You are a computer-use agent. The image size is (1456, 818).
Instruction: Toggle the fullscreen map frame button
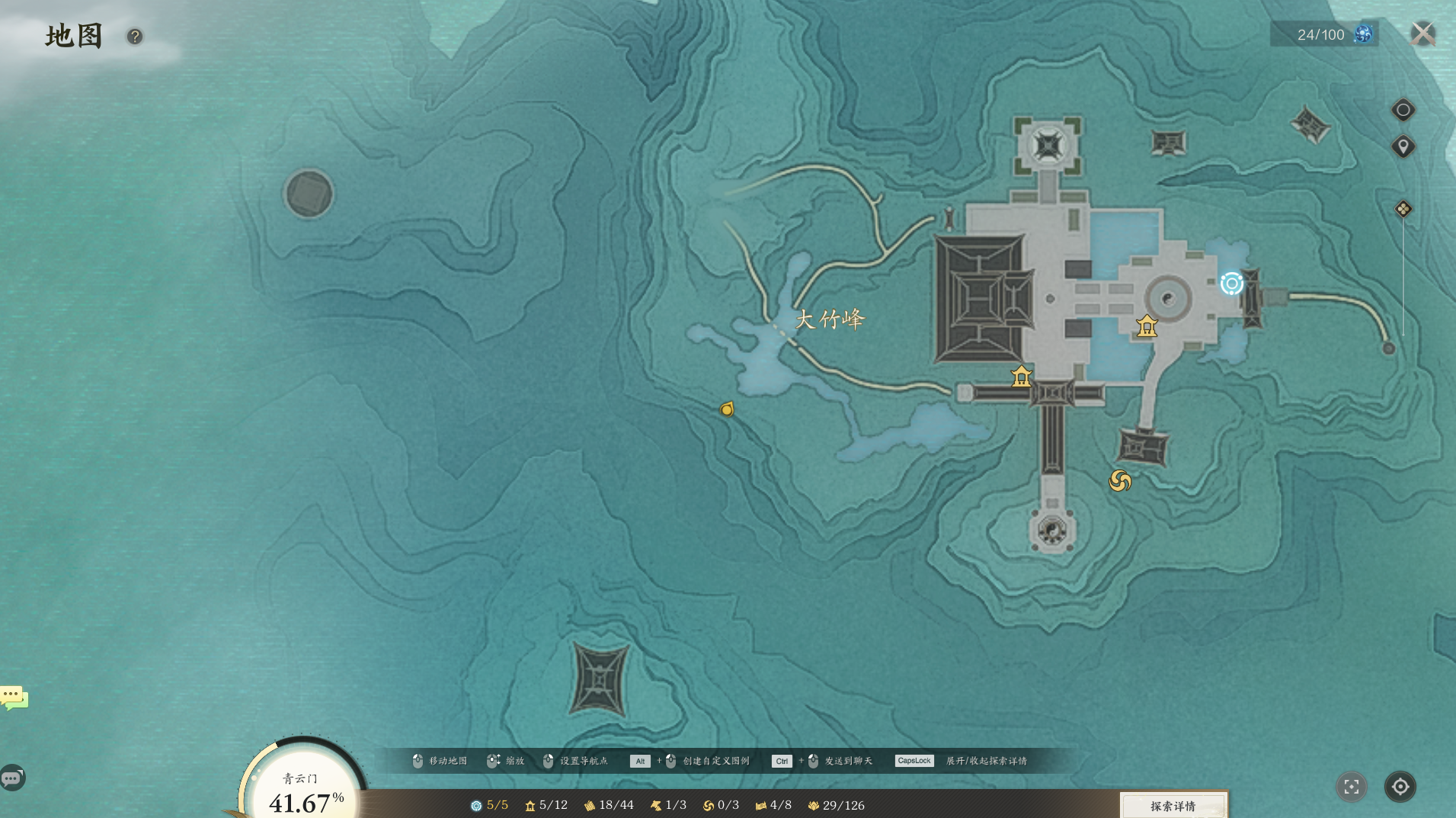1351,787
